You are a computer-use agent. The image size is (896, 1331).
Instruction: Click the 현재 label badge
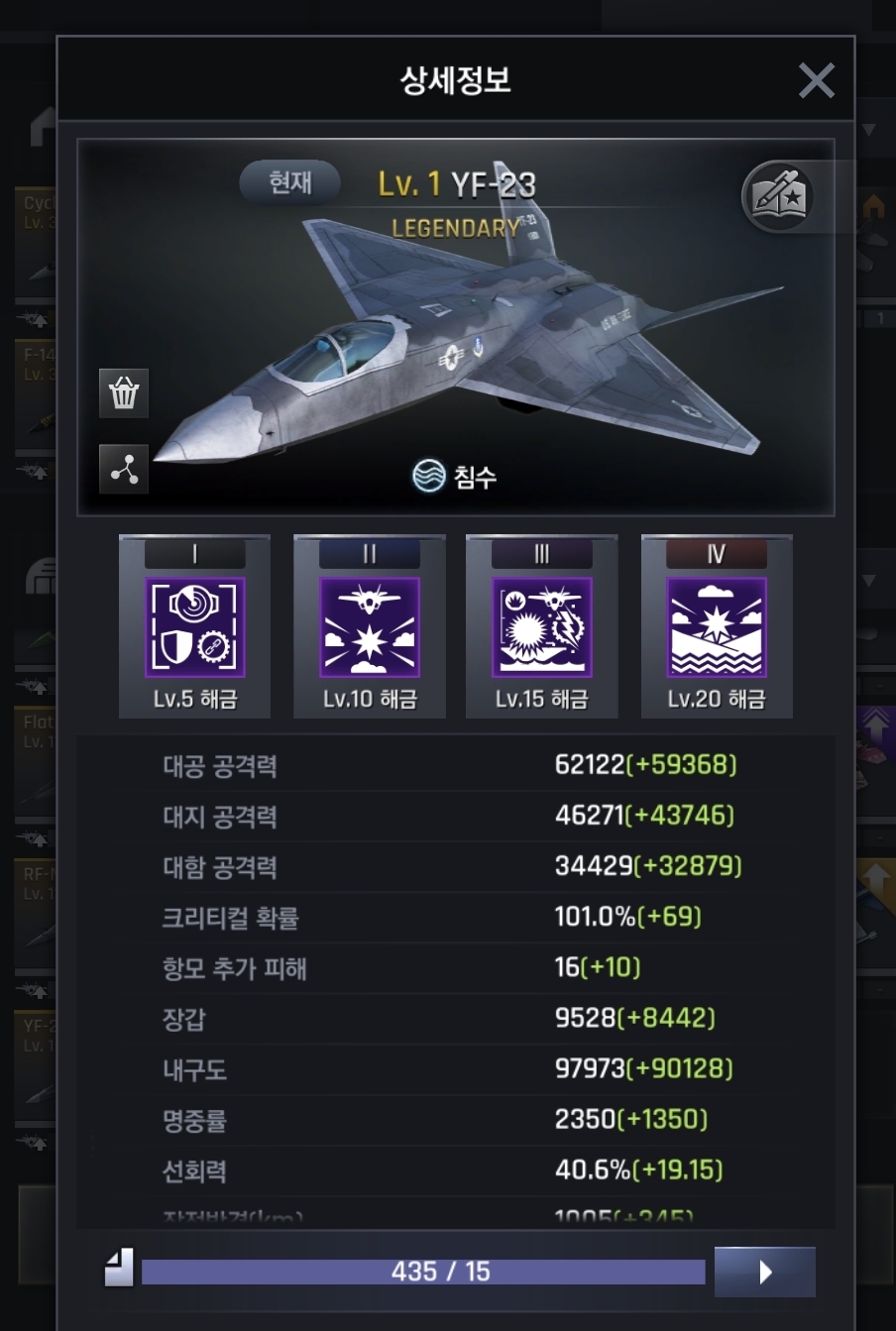pyautogui.click(x=290, y=182)
